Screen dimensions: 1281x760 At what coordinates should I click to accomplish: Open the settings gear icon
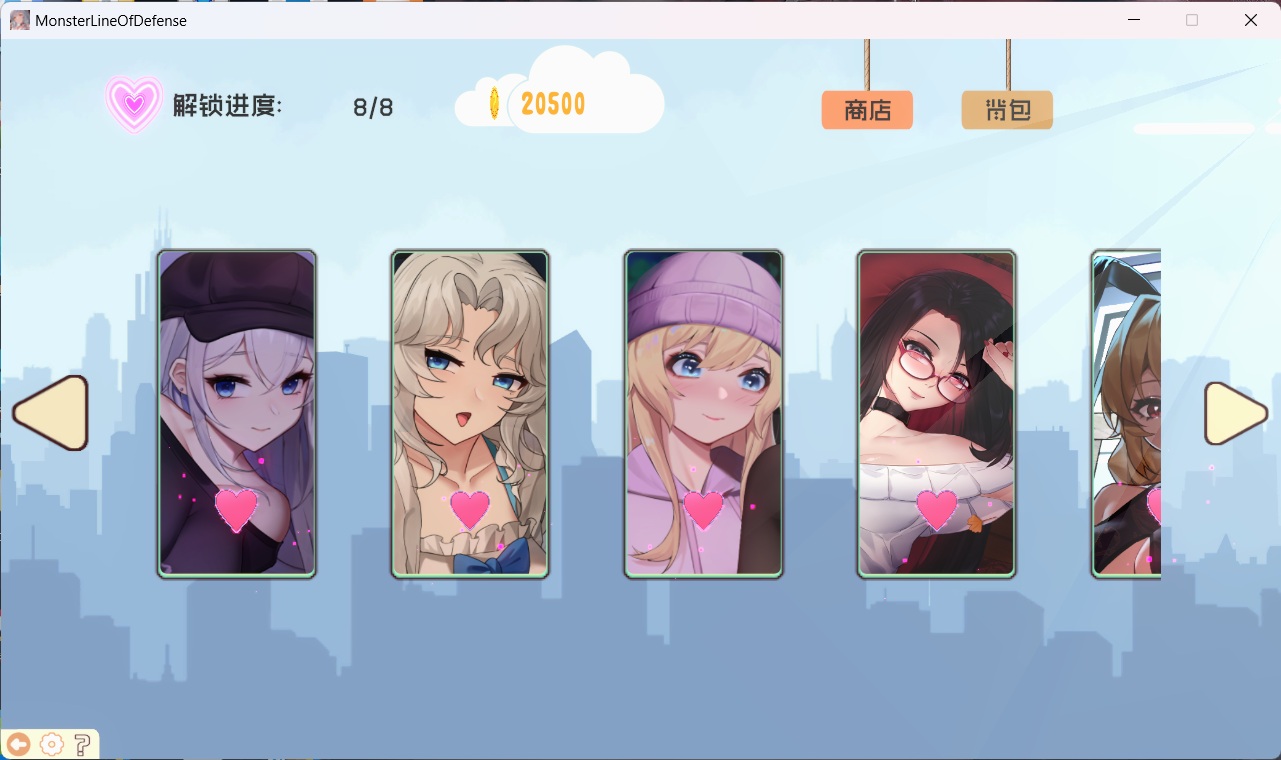[x=51, y=744]
